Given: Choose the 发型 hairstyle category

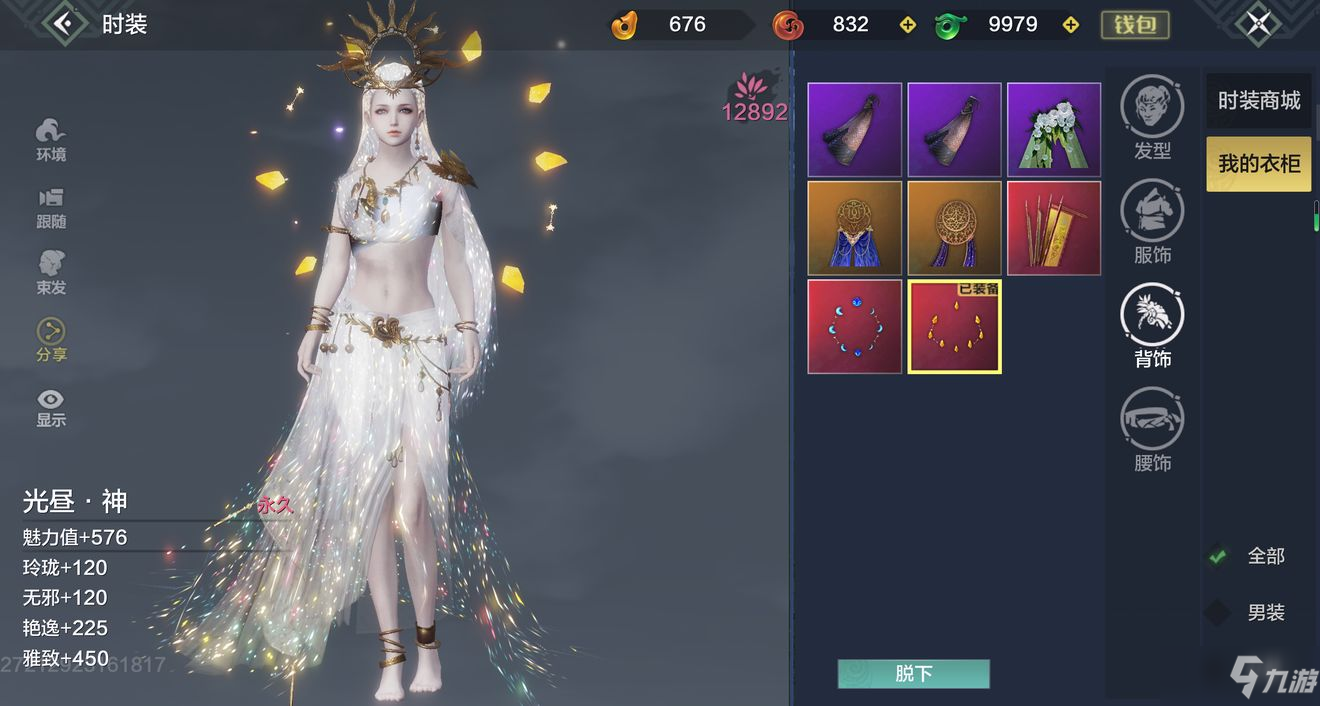Looking at the screenshot, I should (1152, 116).
